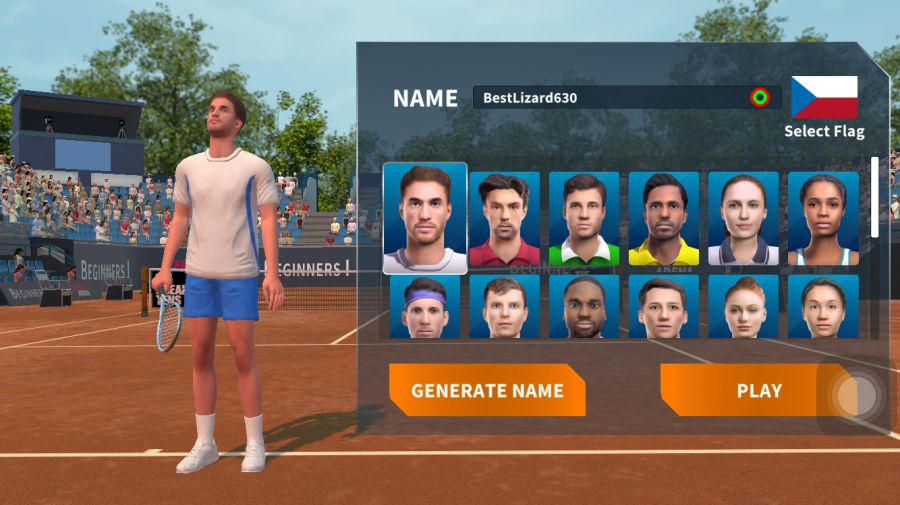Screen dimensions: 900x505
Task: Select the bearded avatar in the white shirt
Action: click(425, 219)
